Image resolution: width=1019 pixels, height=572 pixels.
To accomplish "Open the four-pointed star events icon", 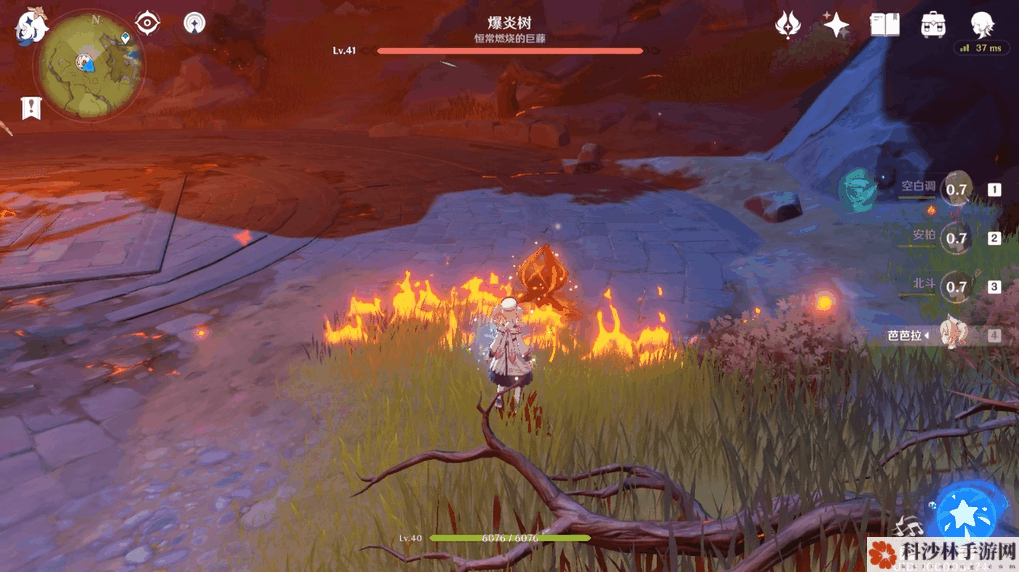I will (836, 24).
